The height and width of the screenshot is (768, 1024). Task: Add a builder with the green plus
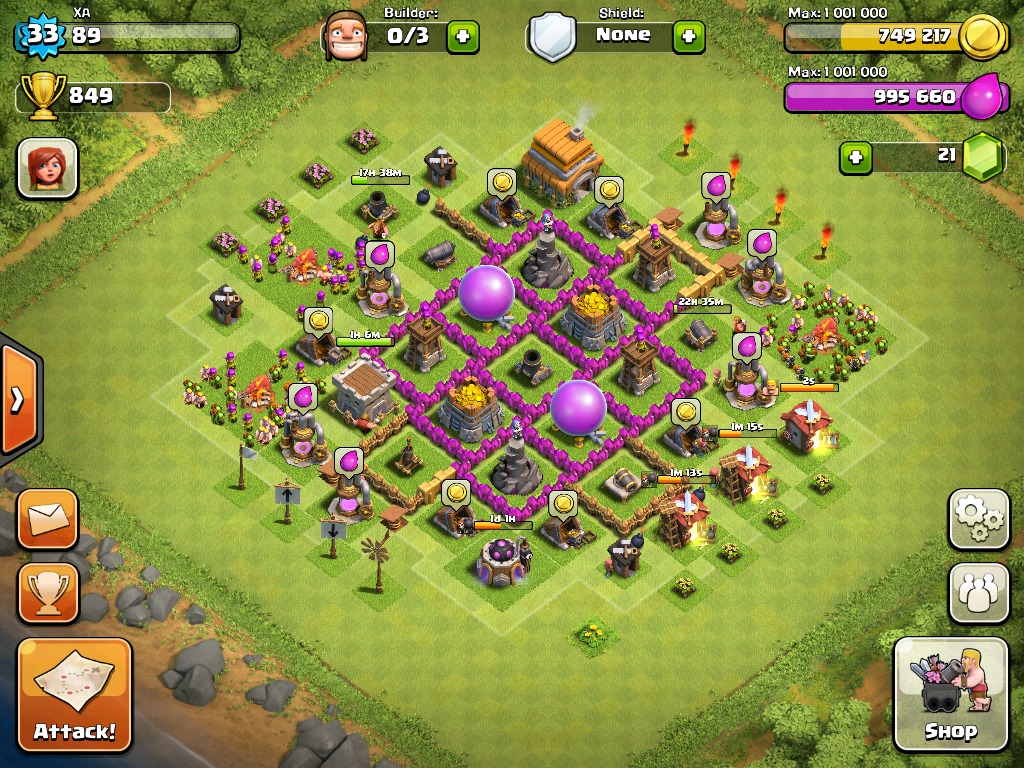pos(462,37)
